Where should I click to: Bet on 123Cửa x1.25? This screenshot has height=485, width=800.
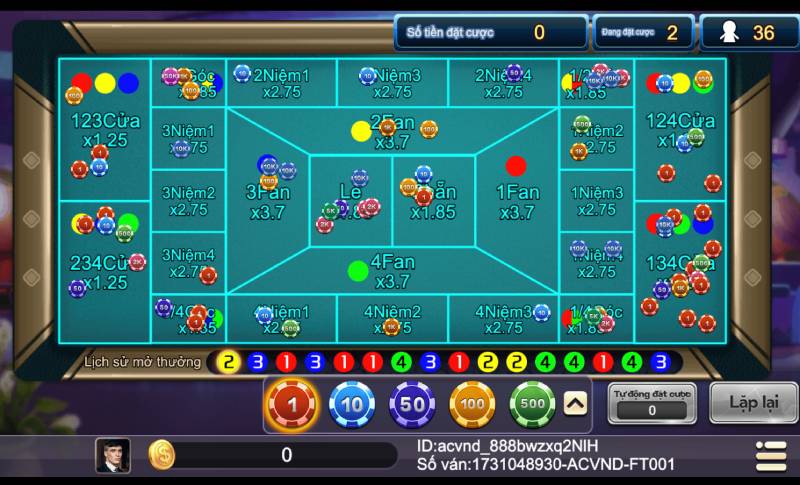click(105, 130)
